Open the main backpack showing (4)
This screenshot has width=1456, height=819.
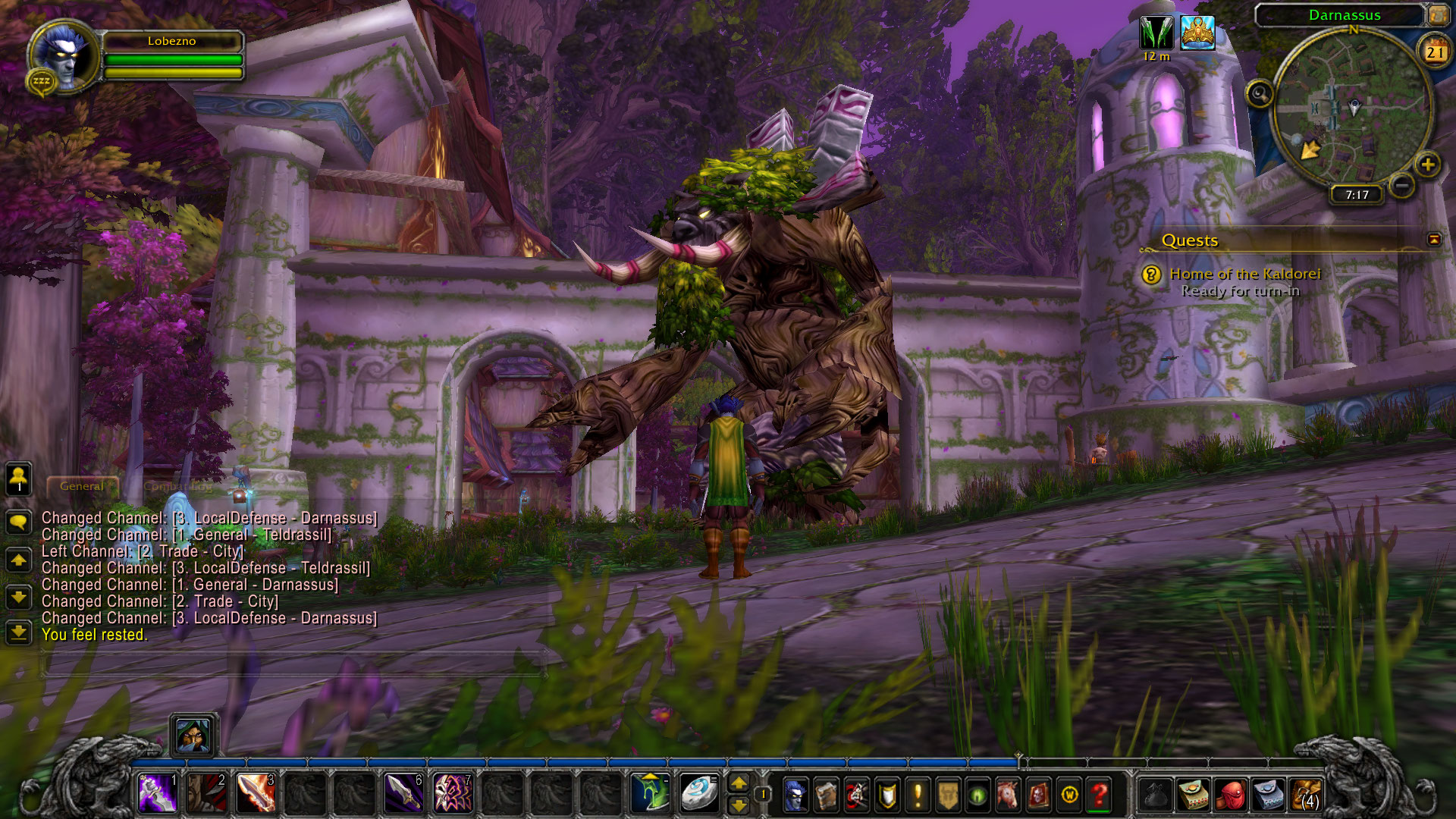1306,795
